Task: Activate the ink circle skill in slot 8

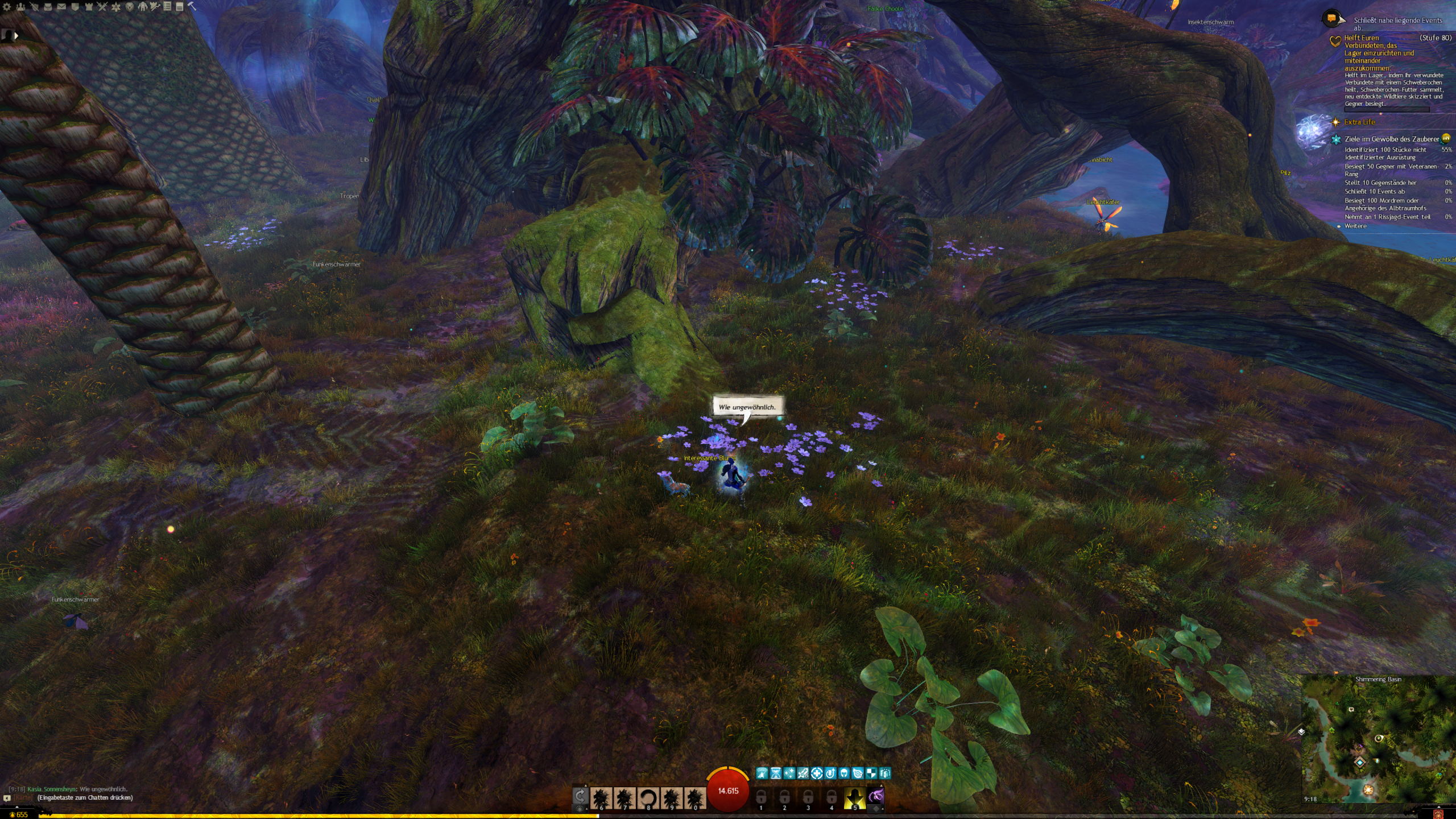Action: (x=648, y=798)
